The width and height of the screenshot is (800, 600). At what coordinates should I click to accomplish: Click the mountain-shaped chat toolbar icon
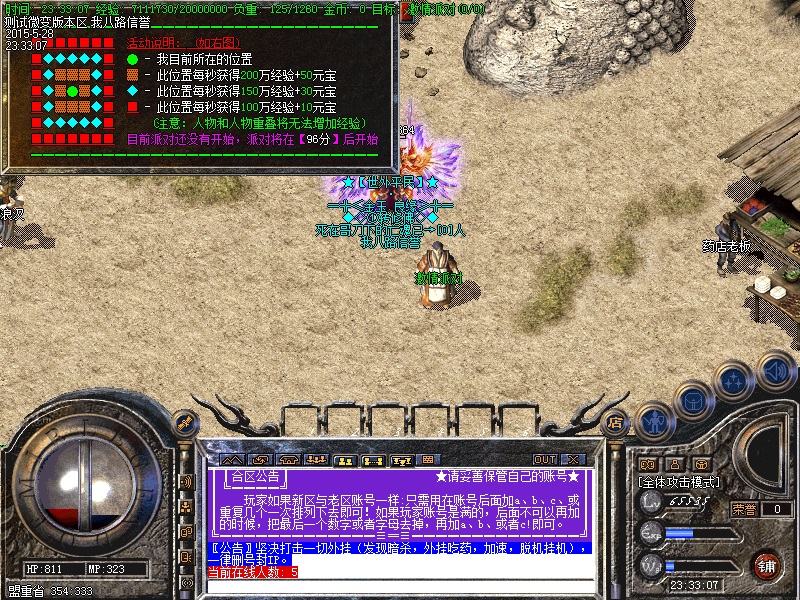(x=232, y=460)
